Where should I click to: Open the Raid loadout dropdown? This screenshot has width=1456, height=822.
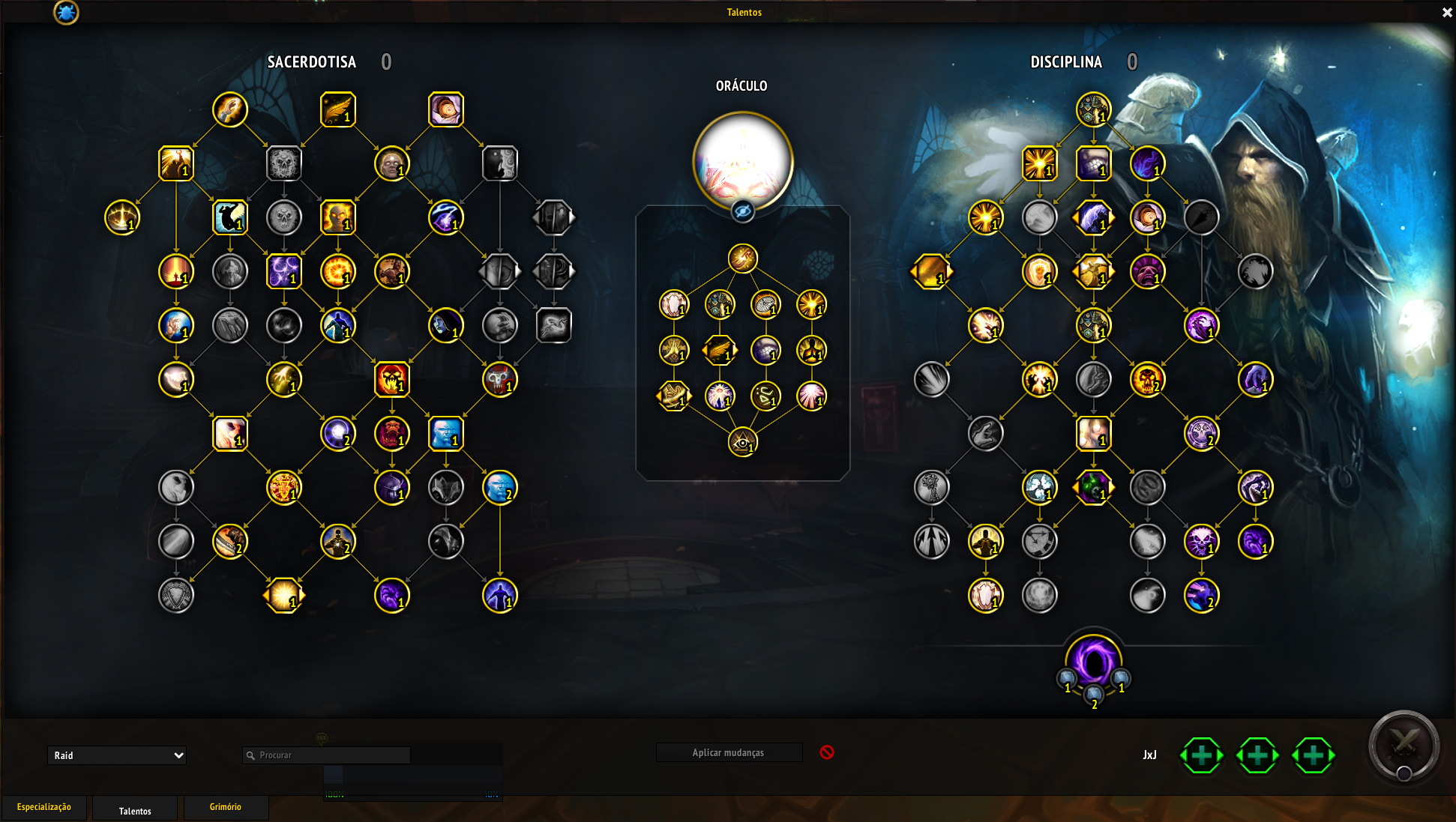[x=116, y=755]
